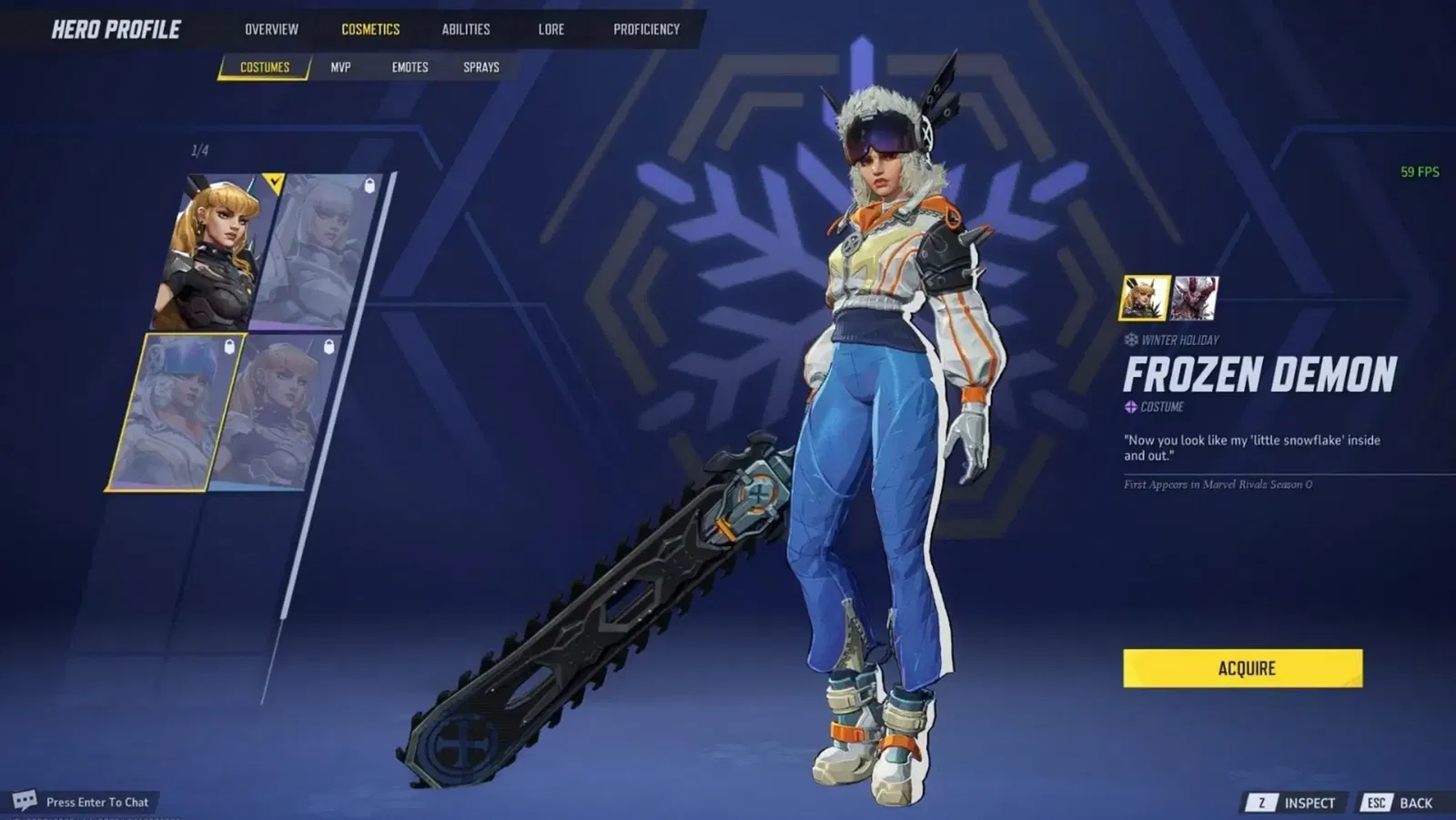Inspect the costume
The image size is (1456, 820).
point(1296,803)
